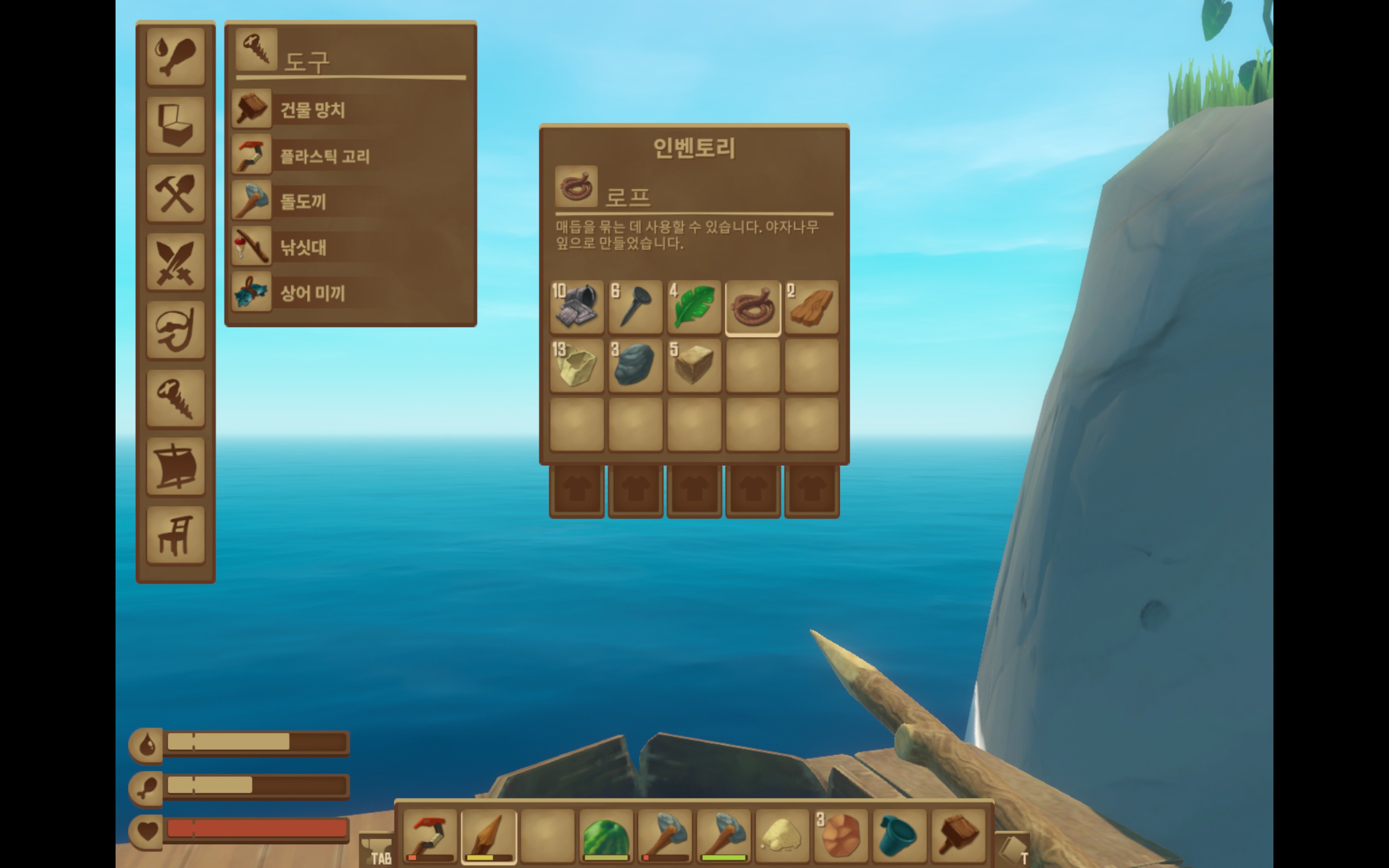This screenshot has height=868, width=1389.
Task: Switch to the food and water category
Action: point(176,57)
